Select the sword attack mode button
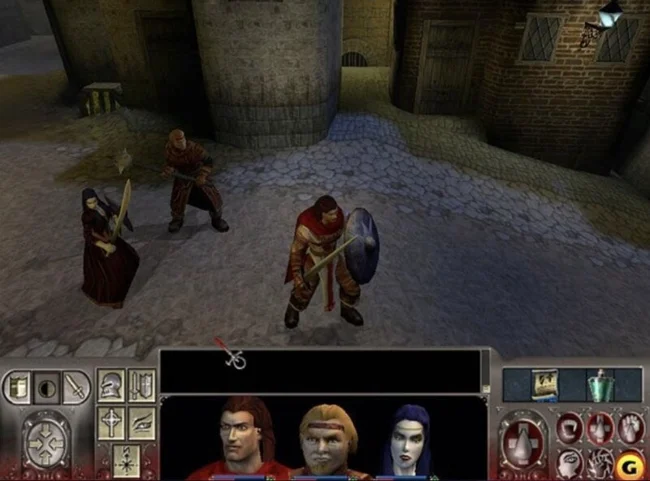 coord(75,388)
